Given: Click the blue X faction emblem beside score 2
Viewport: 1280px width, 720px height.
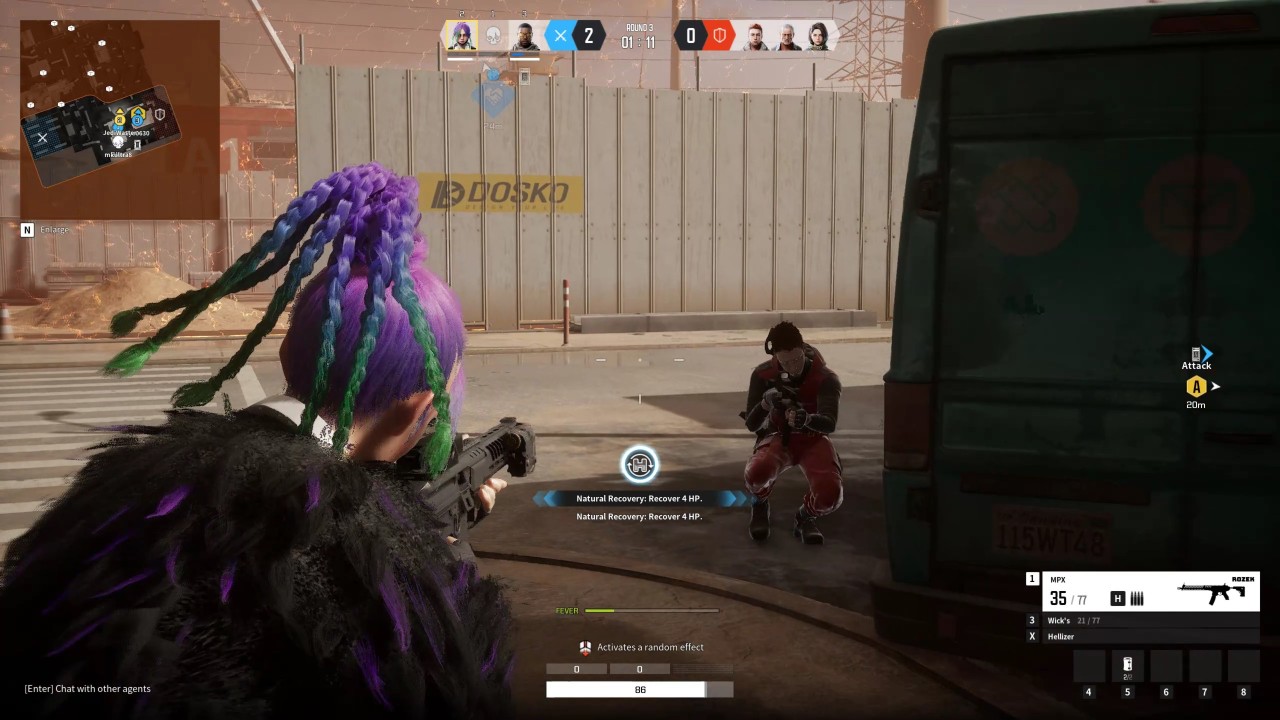Looking at the screenshot, I should (x=560, y=36).
